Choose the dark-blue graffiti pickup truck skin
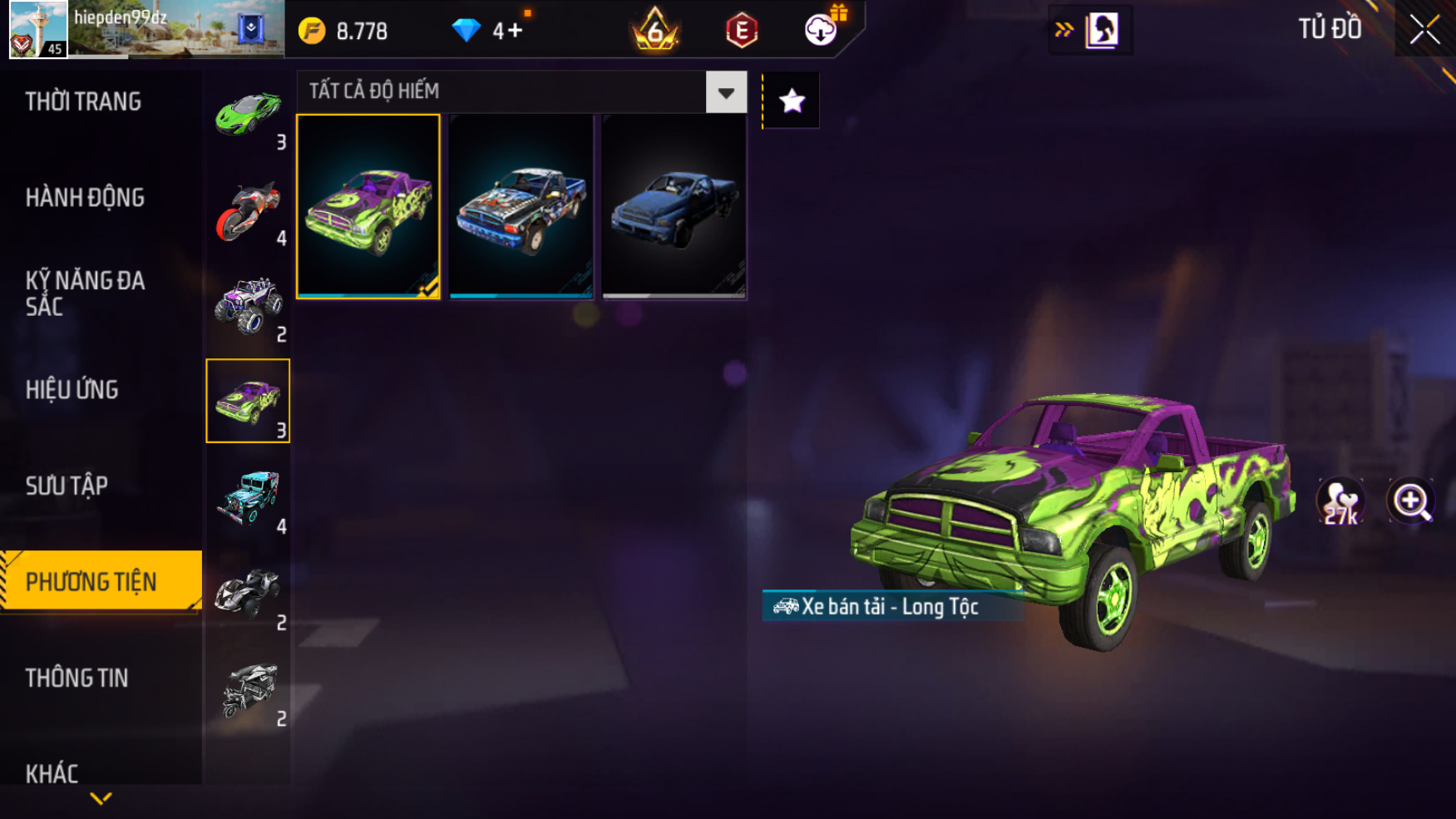Image resolution: width=1456 pixels, height=819 pixels. [x=521, y=206]
